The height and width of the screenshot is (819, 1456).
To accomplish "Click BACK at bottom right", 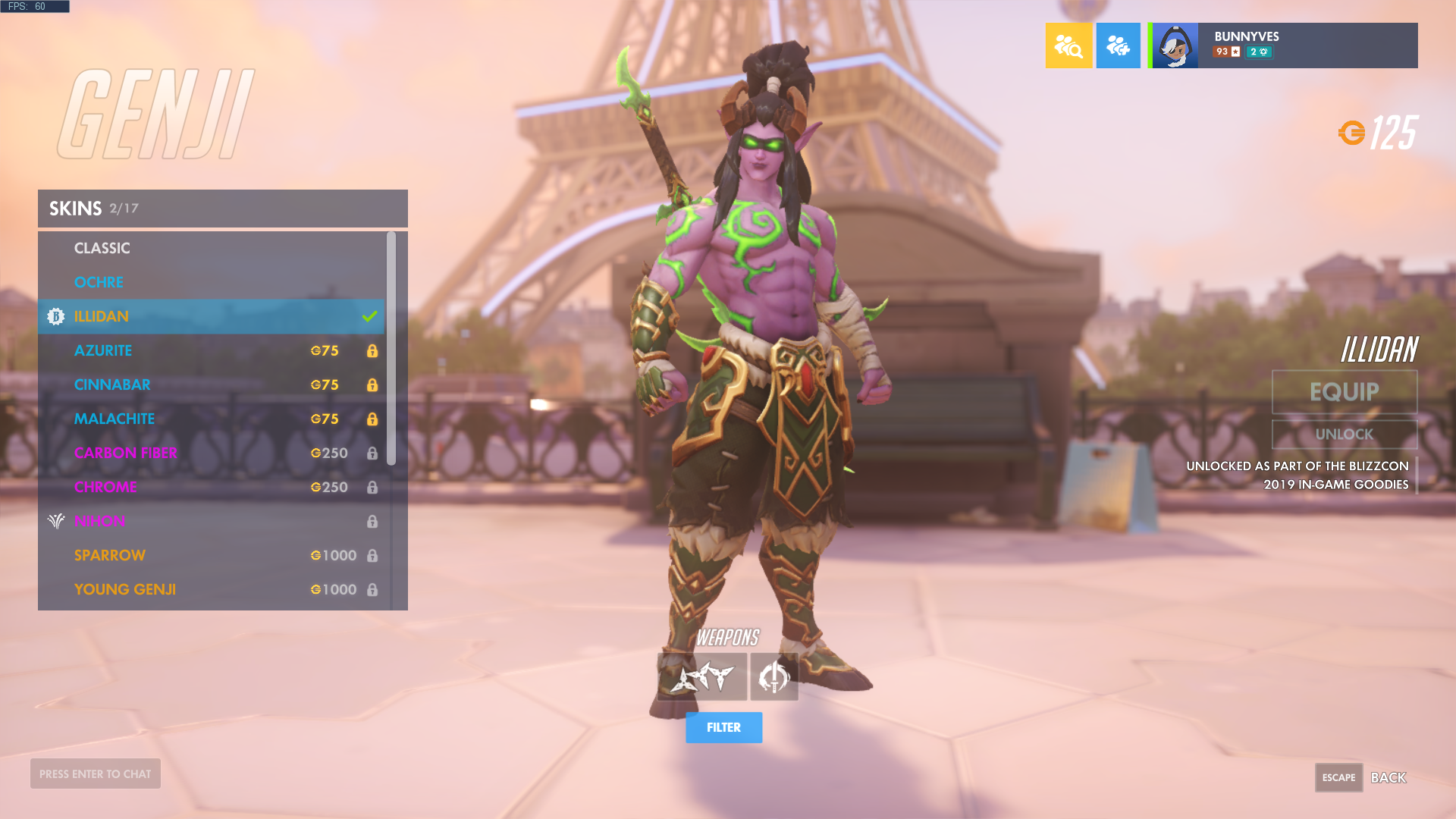I will [x=1389, y=777].
